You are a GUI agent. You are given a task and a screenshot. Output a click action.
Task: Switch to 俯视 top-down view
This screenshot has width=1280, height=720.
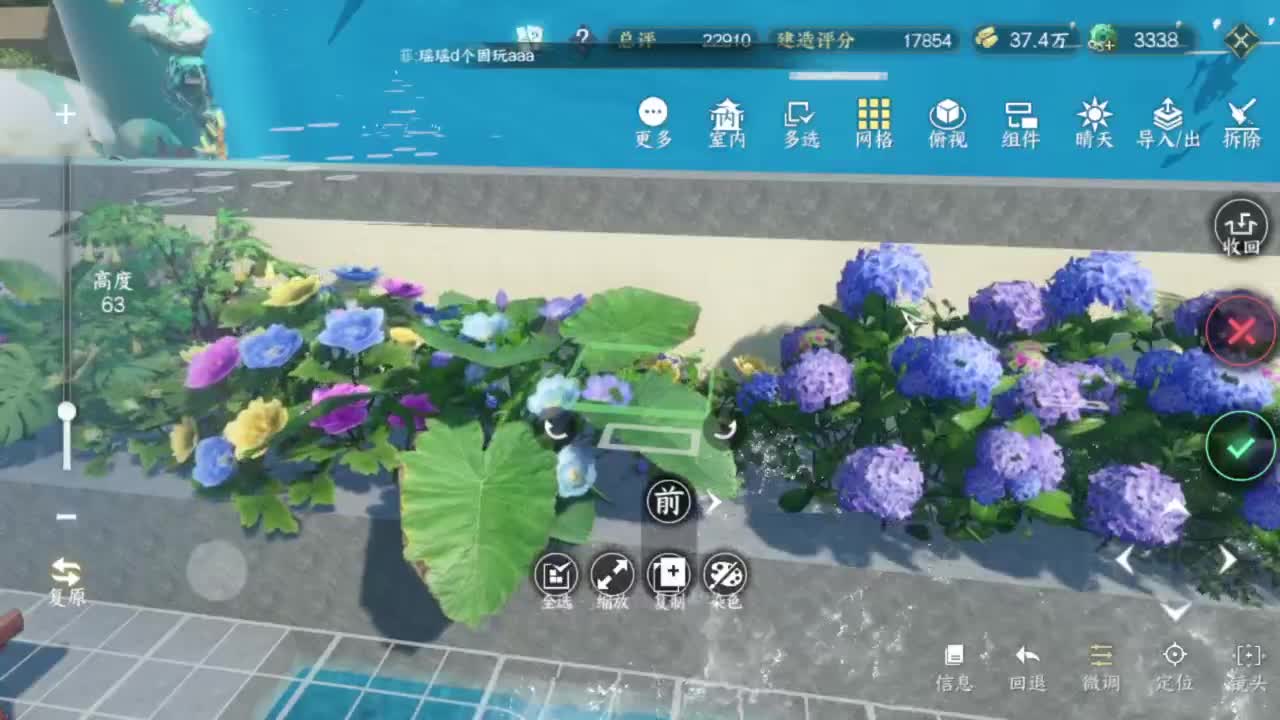(946, 122)
